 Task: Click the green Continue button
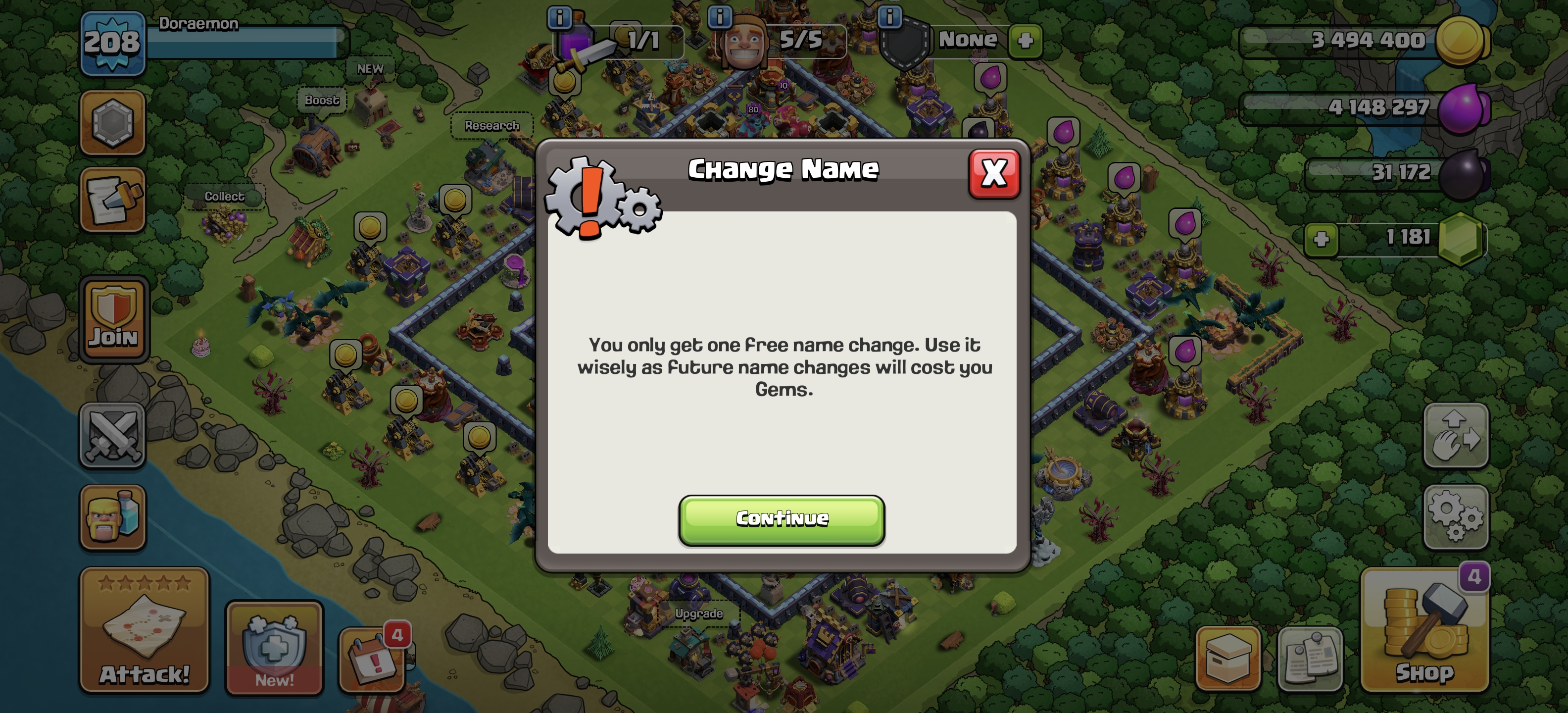pos(782,519)
